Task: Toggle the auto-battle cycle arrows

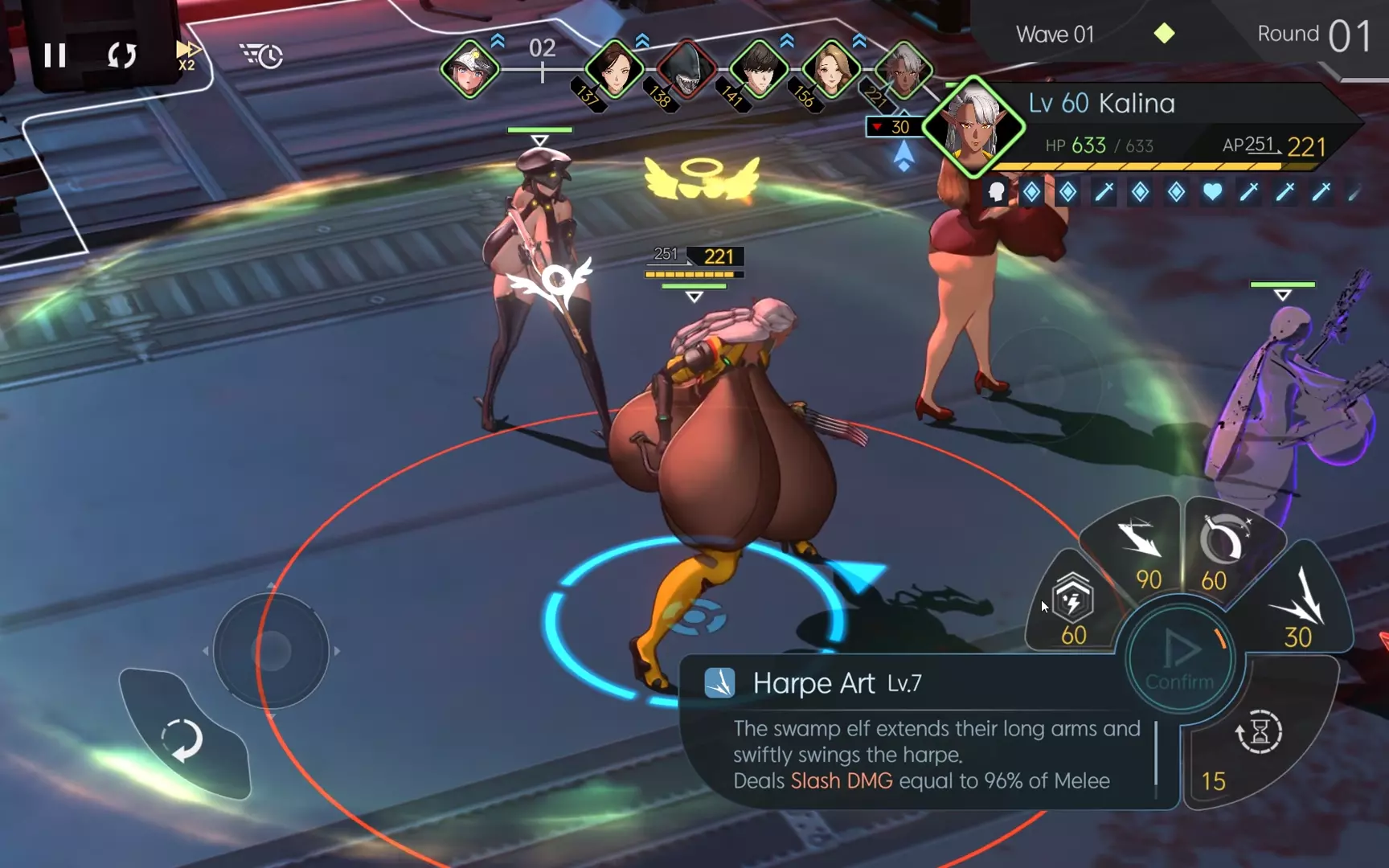Action: click(x=122, y=55)
